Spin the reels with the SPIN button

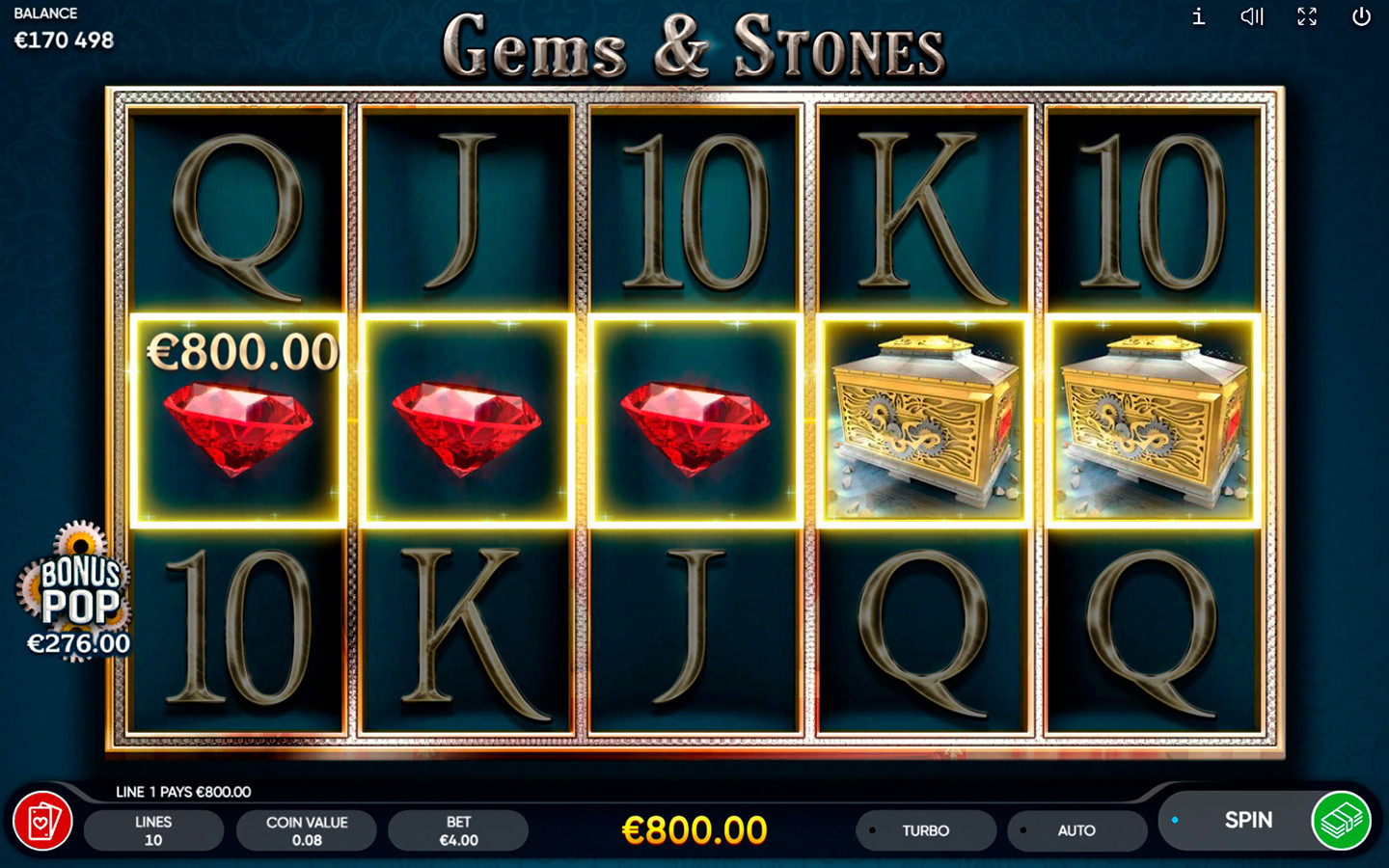[1246, 821]
